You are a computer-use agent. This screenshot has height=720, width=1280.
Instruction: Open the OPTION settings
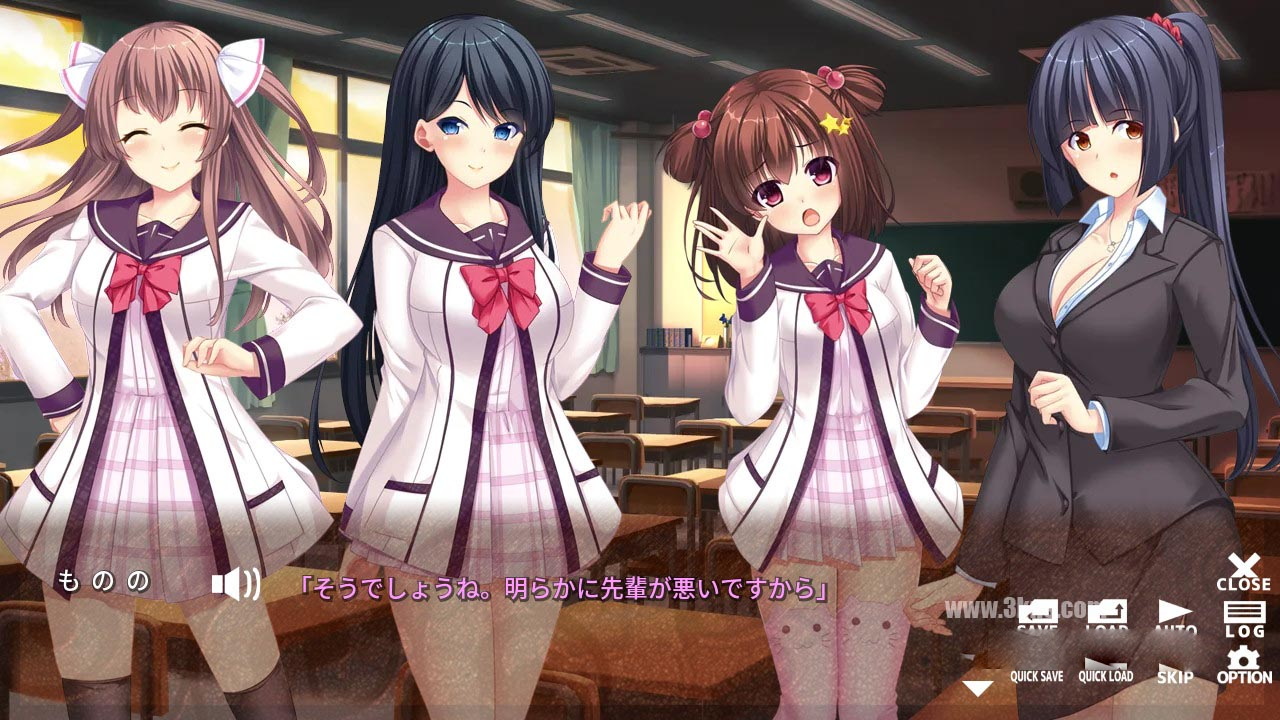pos(1243,667)
